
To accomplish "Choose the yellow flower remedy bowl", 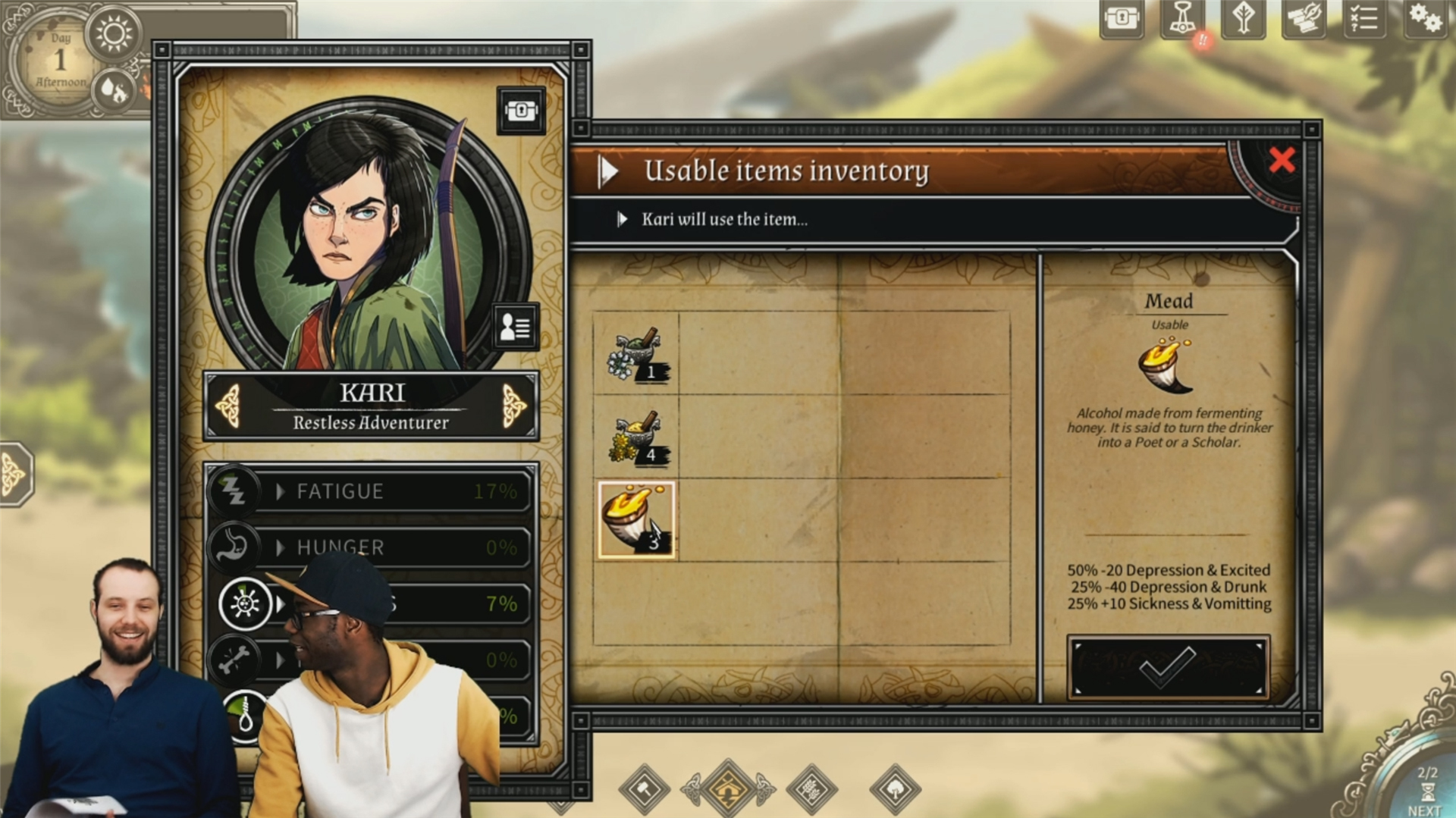I will tap(636, 437).
